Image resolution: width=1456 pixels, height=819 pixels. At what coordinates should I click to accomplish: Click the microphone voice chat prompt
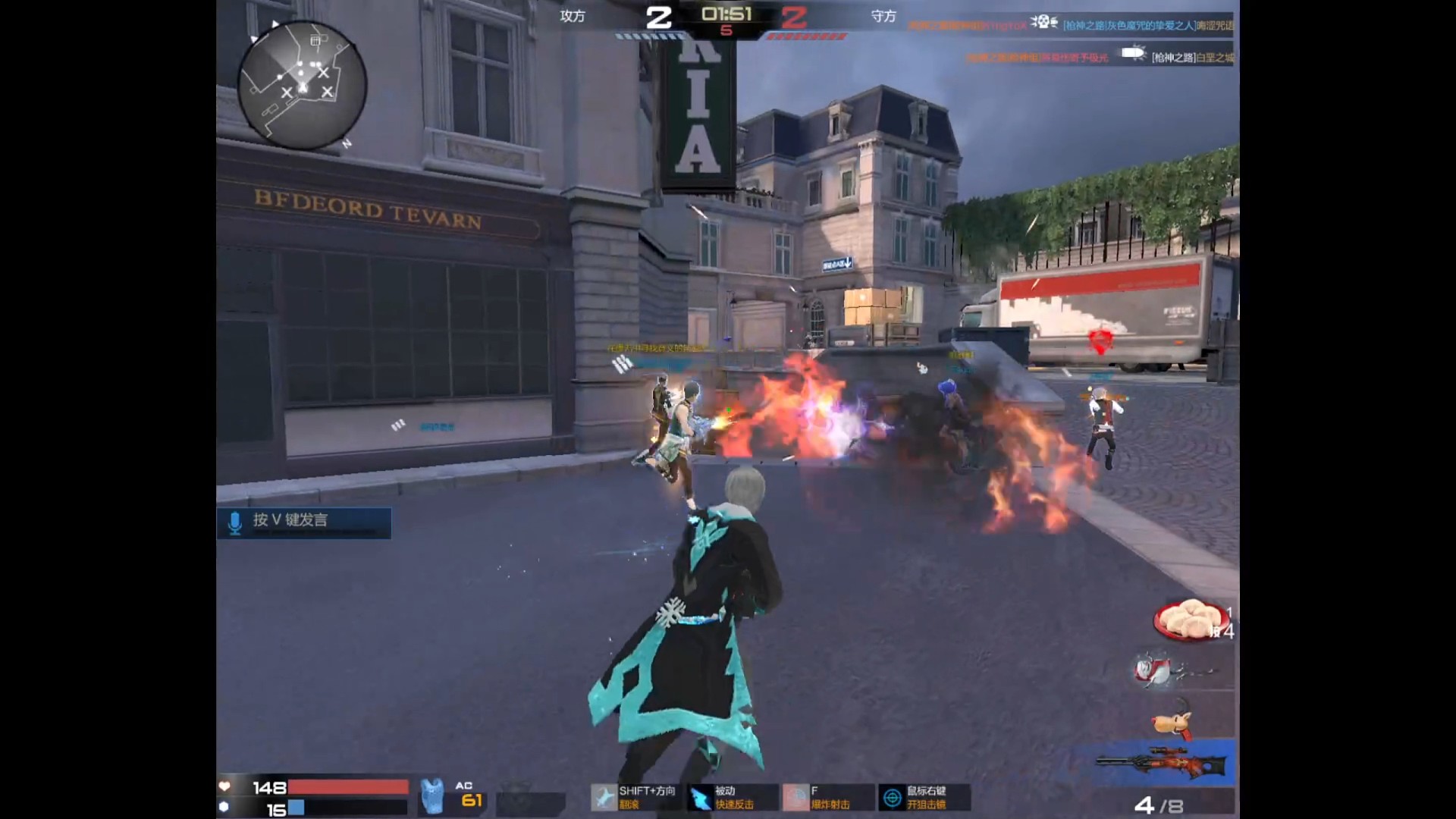303,522
